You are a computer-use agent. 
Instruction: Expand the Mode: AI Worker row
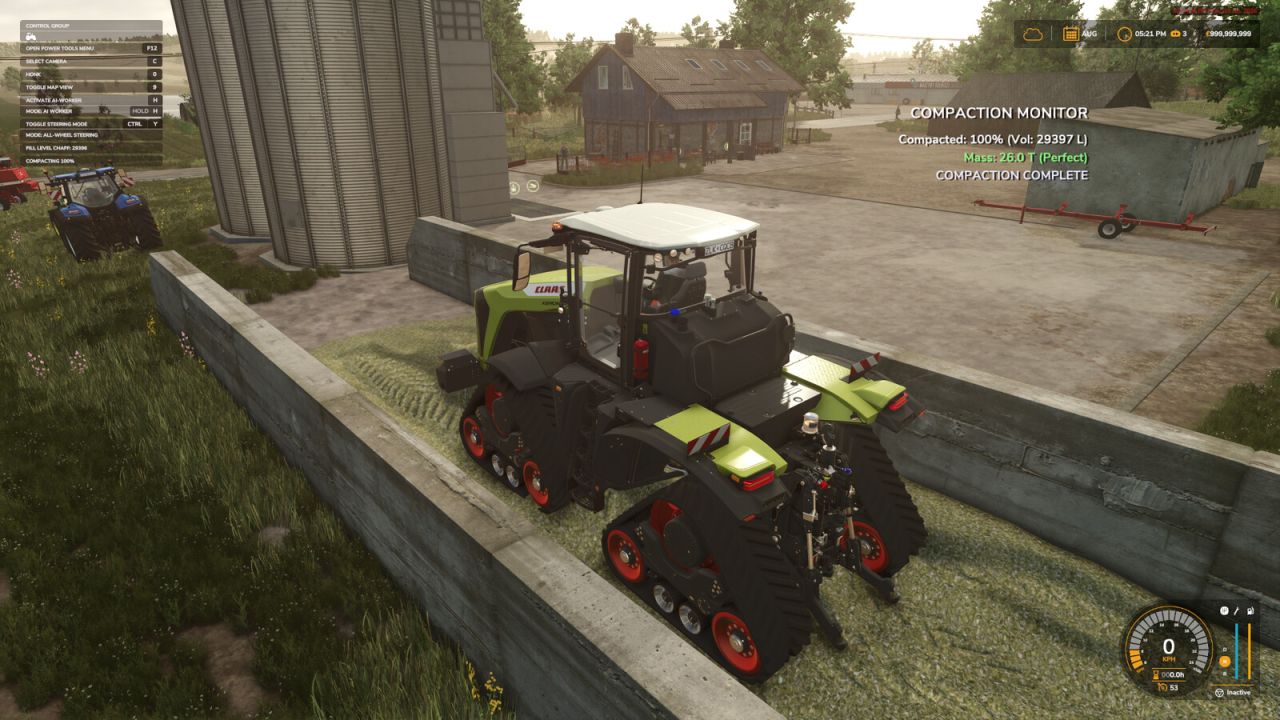(x=47, y=111)
